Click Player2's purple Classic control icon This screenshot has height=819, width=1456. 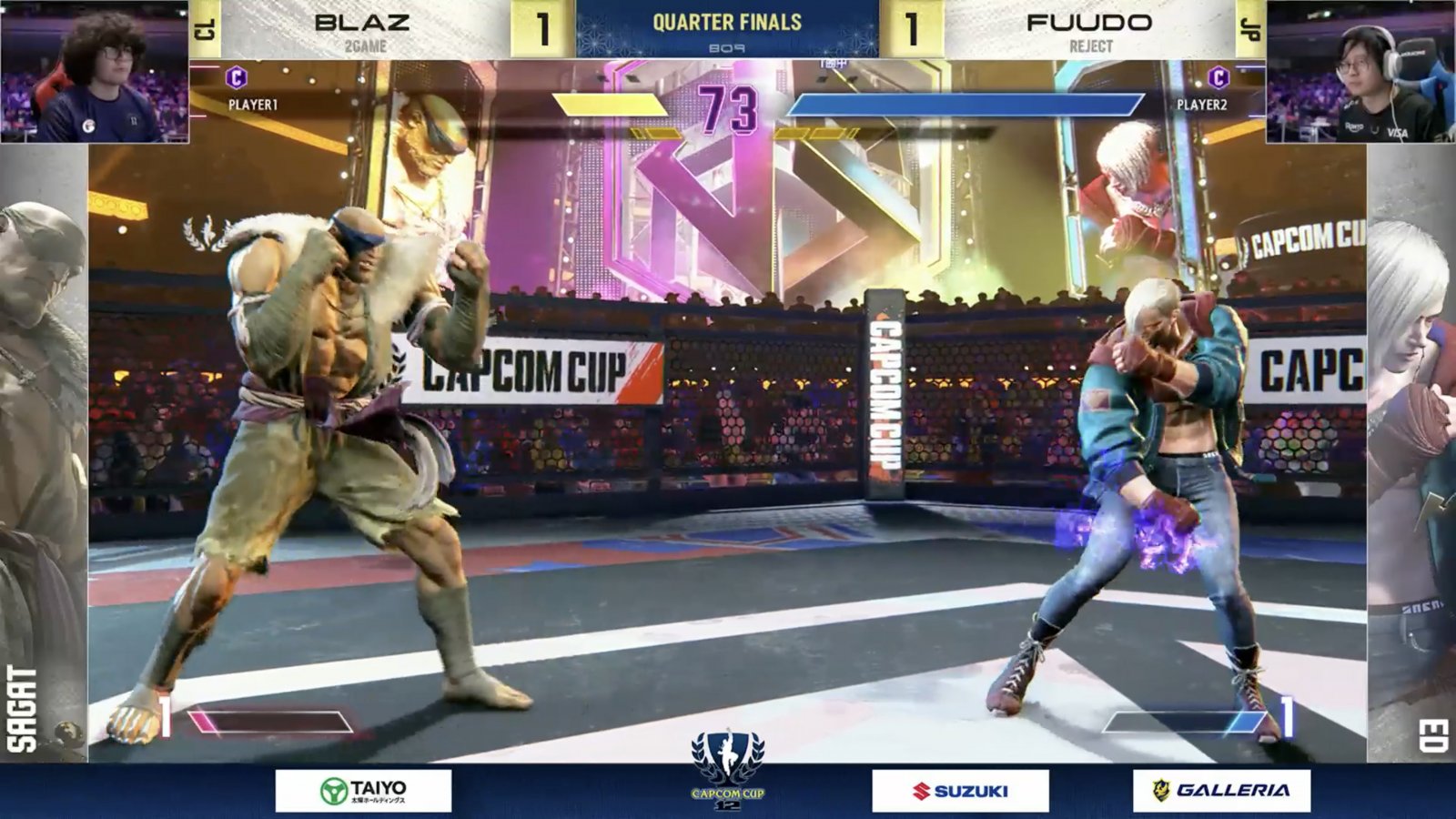1218,78
